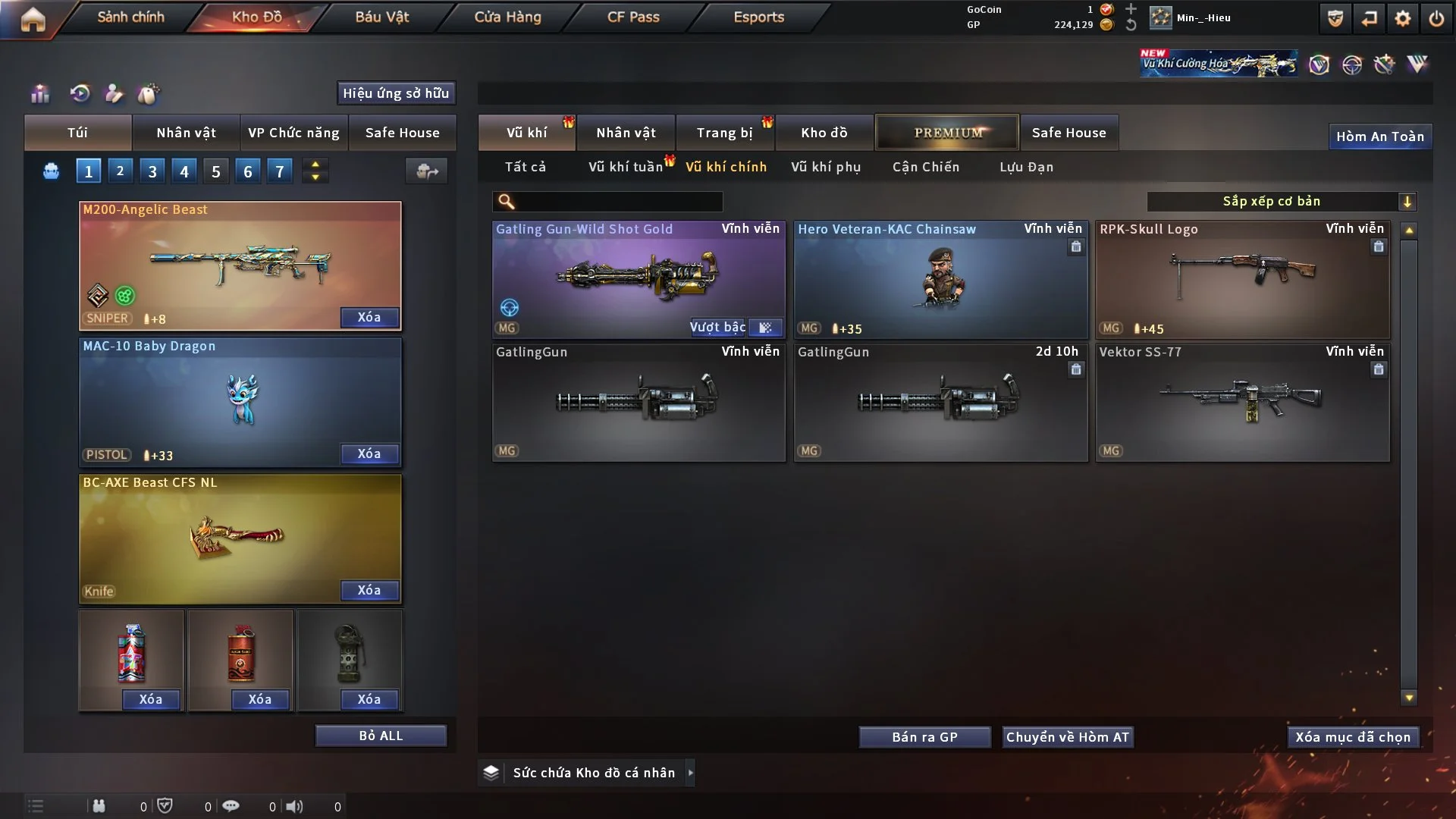Click Chuyển về Hòm AT button
Viewport: 1456px width, 819px height.
1068,737
